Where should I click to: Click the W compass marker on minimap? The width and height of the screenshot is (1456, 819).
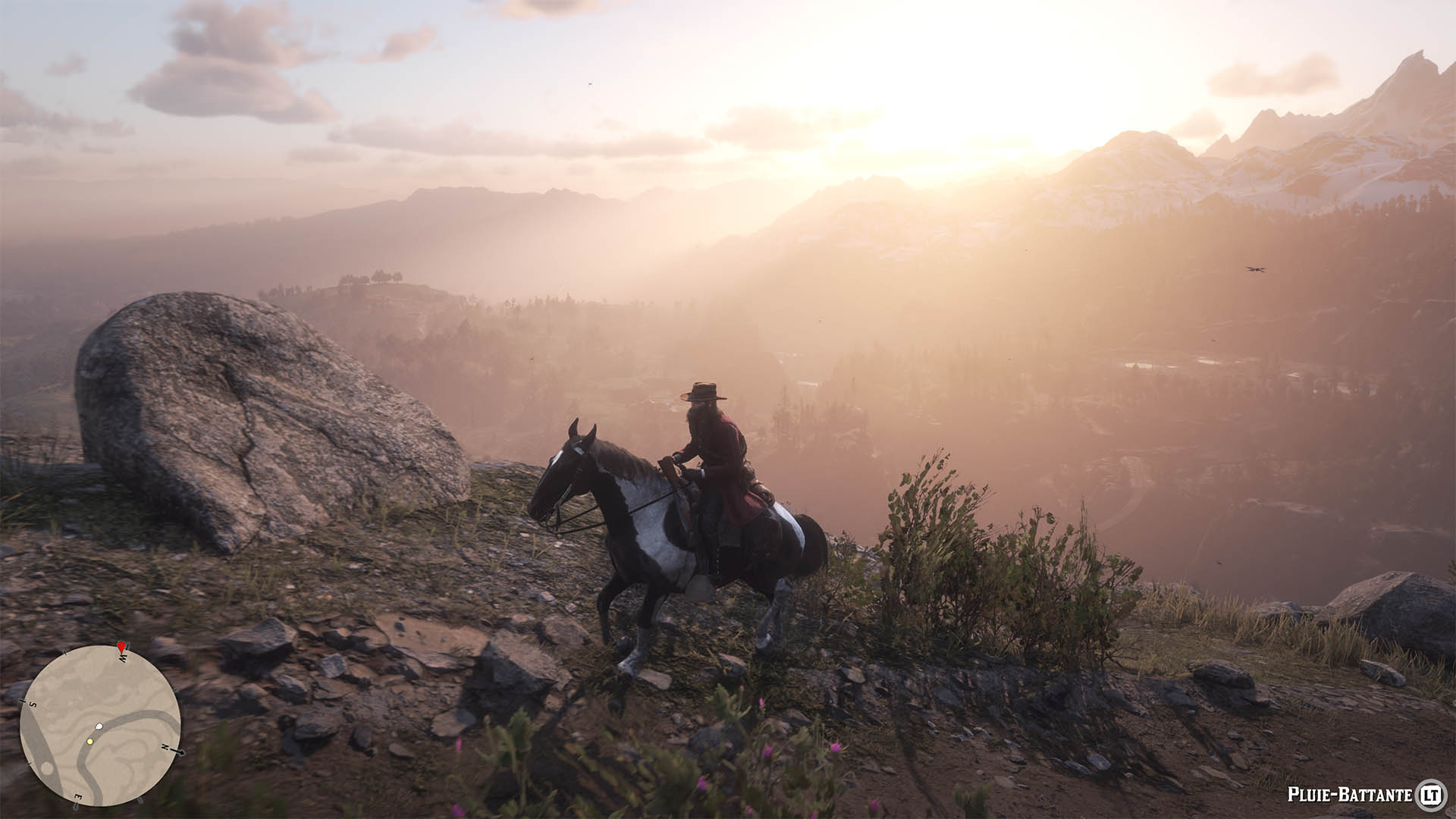pos(122,657)
